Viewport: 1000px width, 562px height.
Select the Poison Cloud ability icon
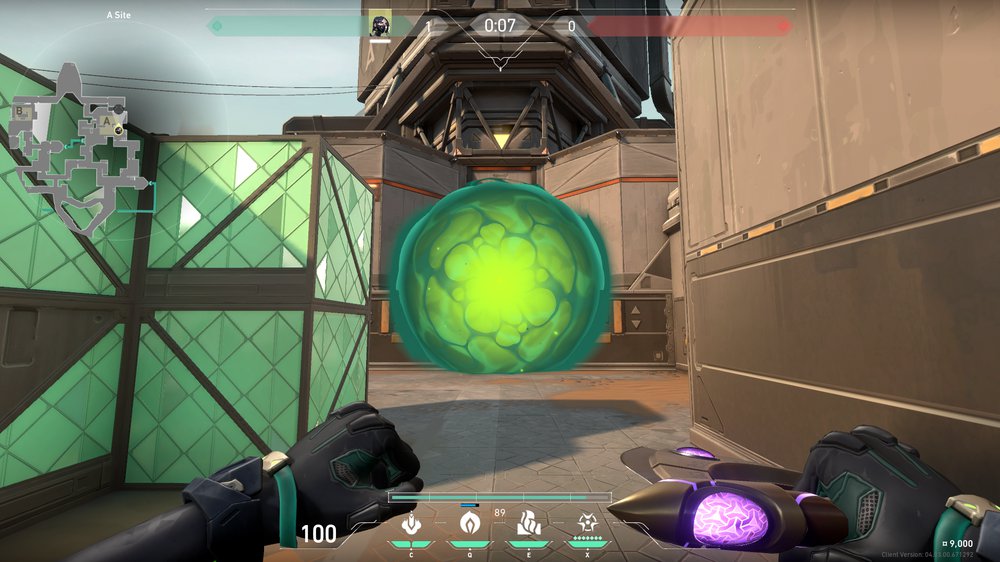pyautogui.click(x=469, y=523)
